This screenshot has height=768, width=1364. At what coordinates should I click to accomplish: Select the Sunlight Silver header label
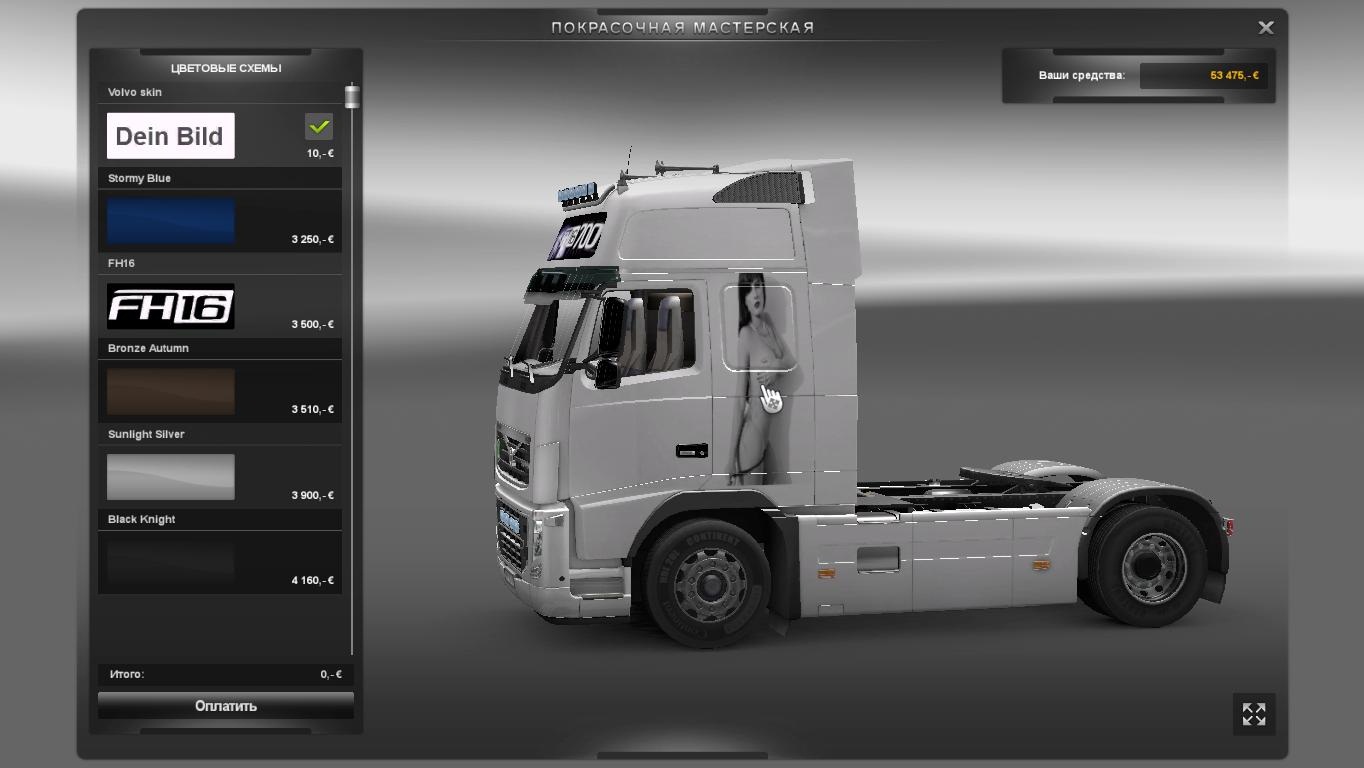tap(146, 434)
